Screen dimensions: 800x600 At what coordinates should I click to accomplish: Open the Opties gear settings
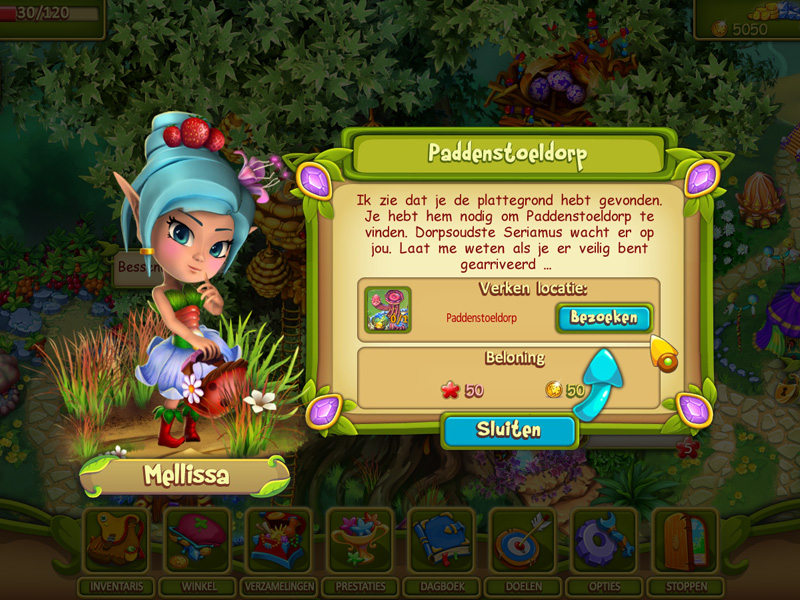click(x=603, y=542)
